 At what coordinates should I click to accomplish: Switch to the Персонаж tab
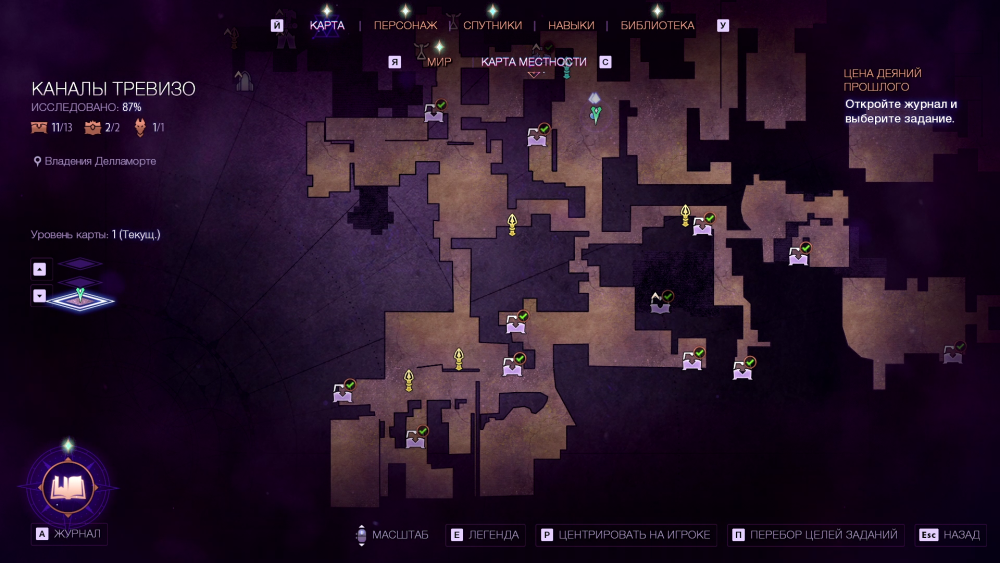pos(405,25)
